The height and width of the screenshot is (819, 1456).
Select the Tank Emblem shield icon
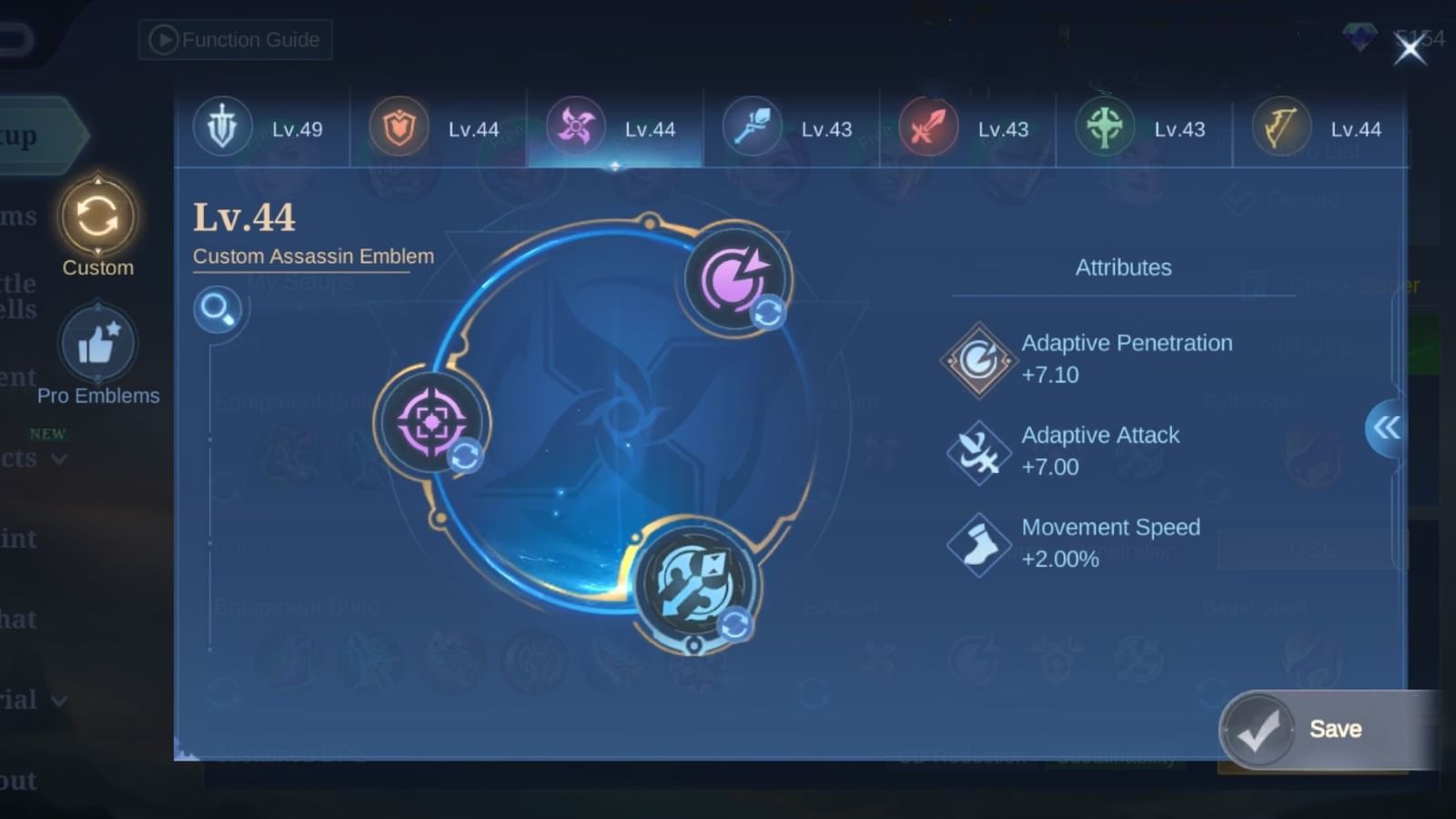(x=398, y=128)
